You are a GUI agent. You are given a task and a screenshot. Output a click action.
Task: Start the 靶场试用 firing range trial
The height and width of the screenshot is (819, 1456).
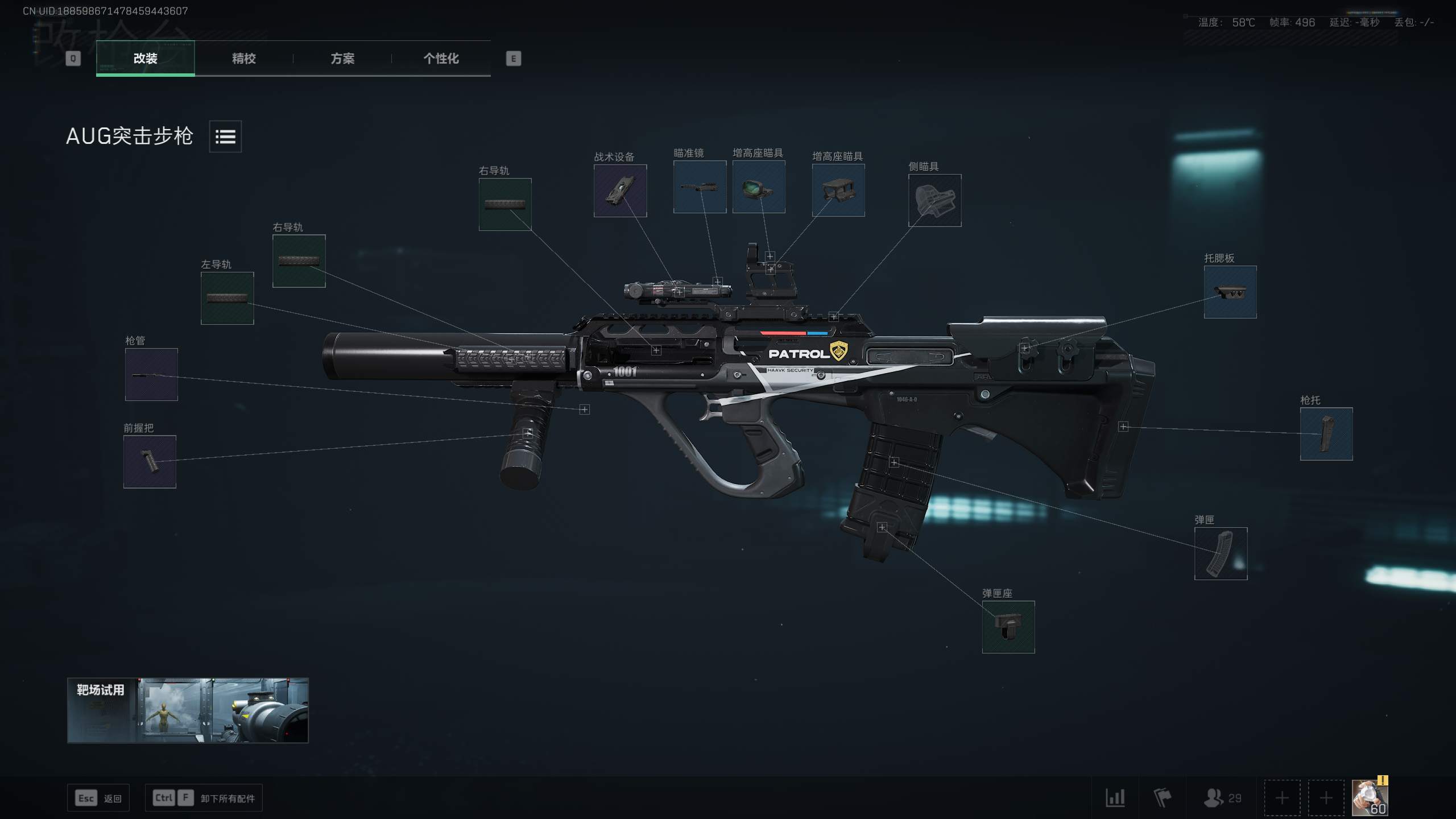[x=188, y=710]
